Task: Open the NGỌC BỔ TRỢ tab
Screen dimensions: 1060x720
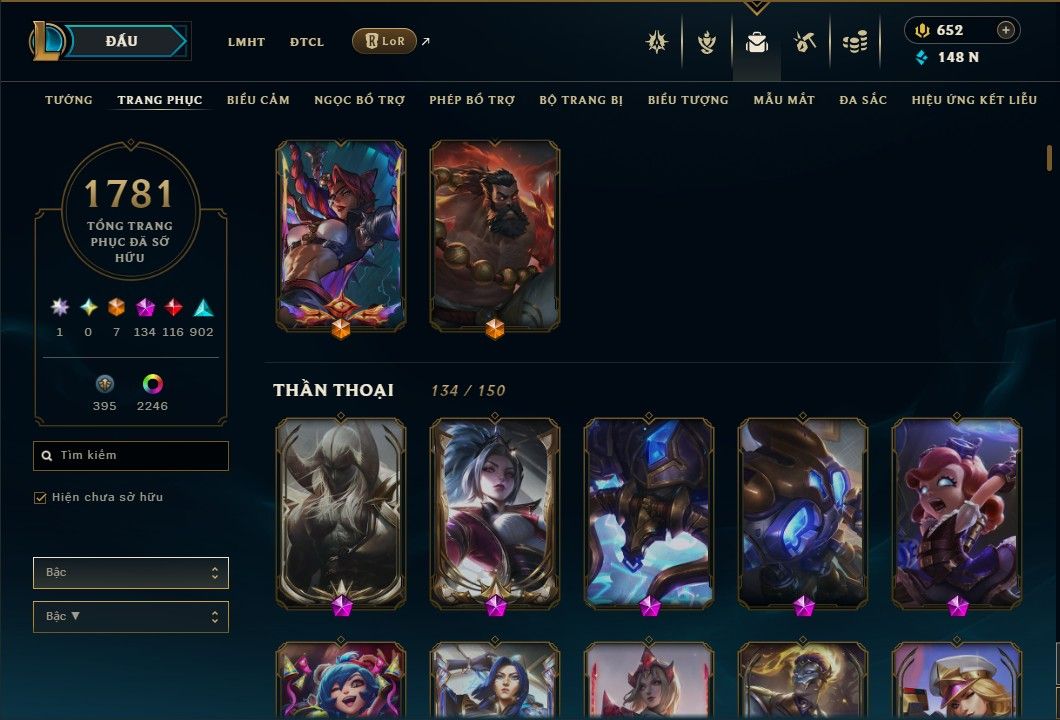Action: (359, 100)
